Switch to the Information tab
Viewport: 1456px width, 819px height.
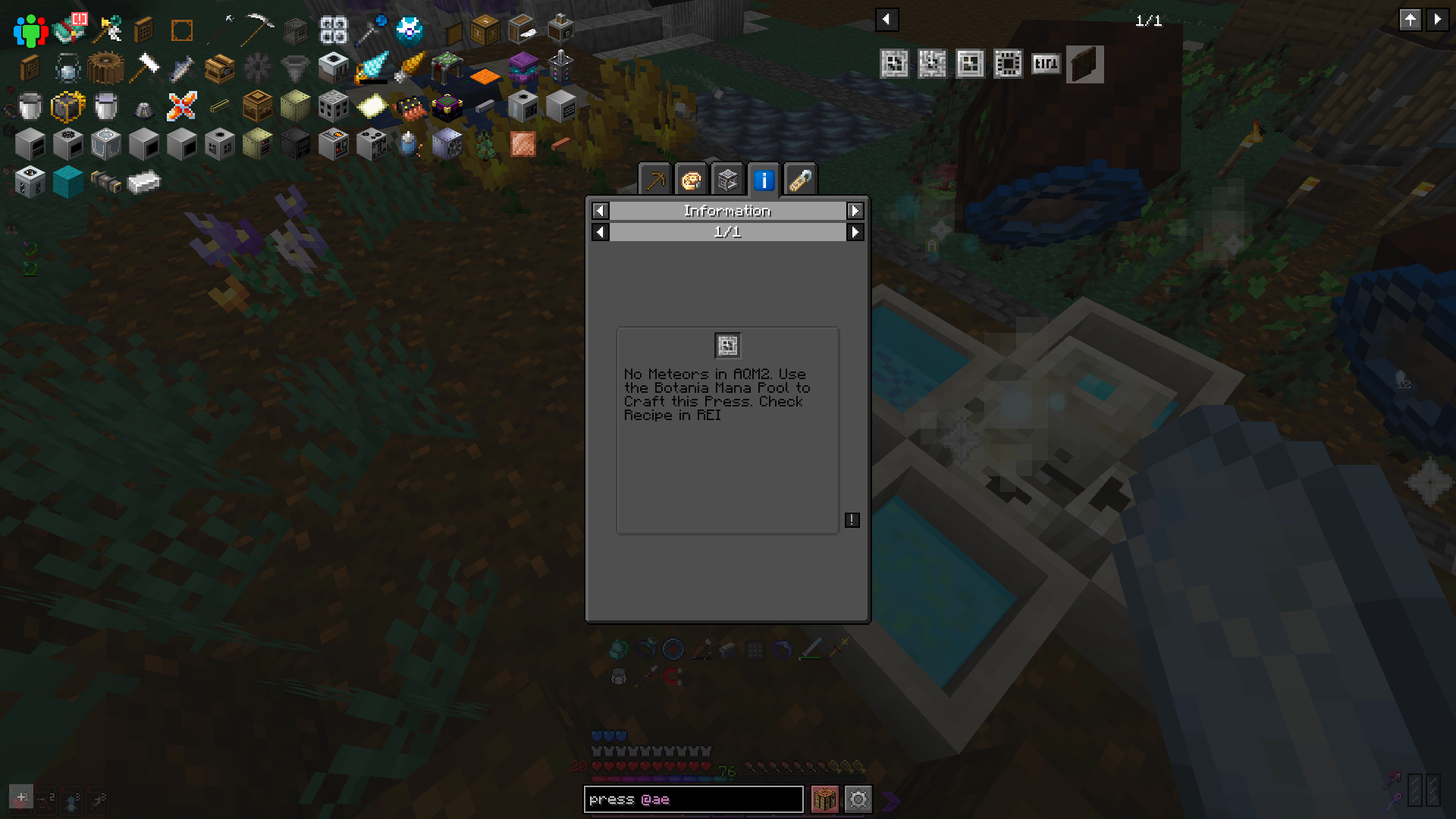[x=764, y=180]
